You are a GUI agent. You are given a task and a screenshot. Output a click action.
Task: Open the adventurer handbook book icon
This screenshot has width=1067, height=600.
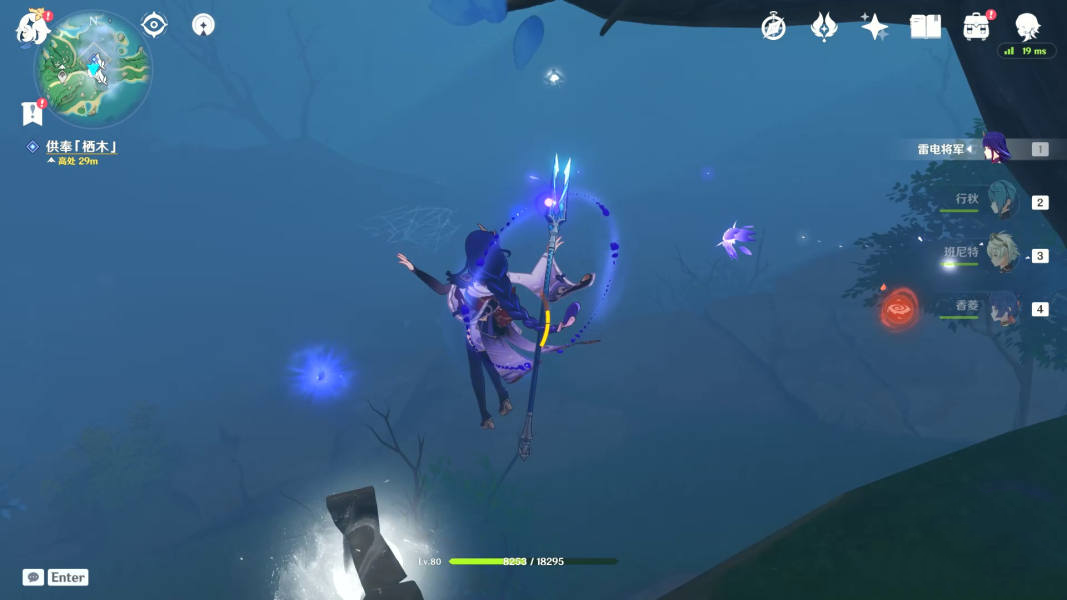pyautogui.click(x=925, y=27)
